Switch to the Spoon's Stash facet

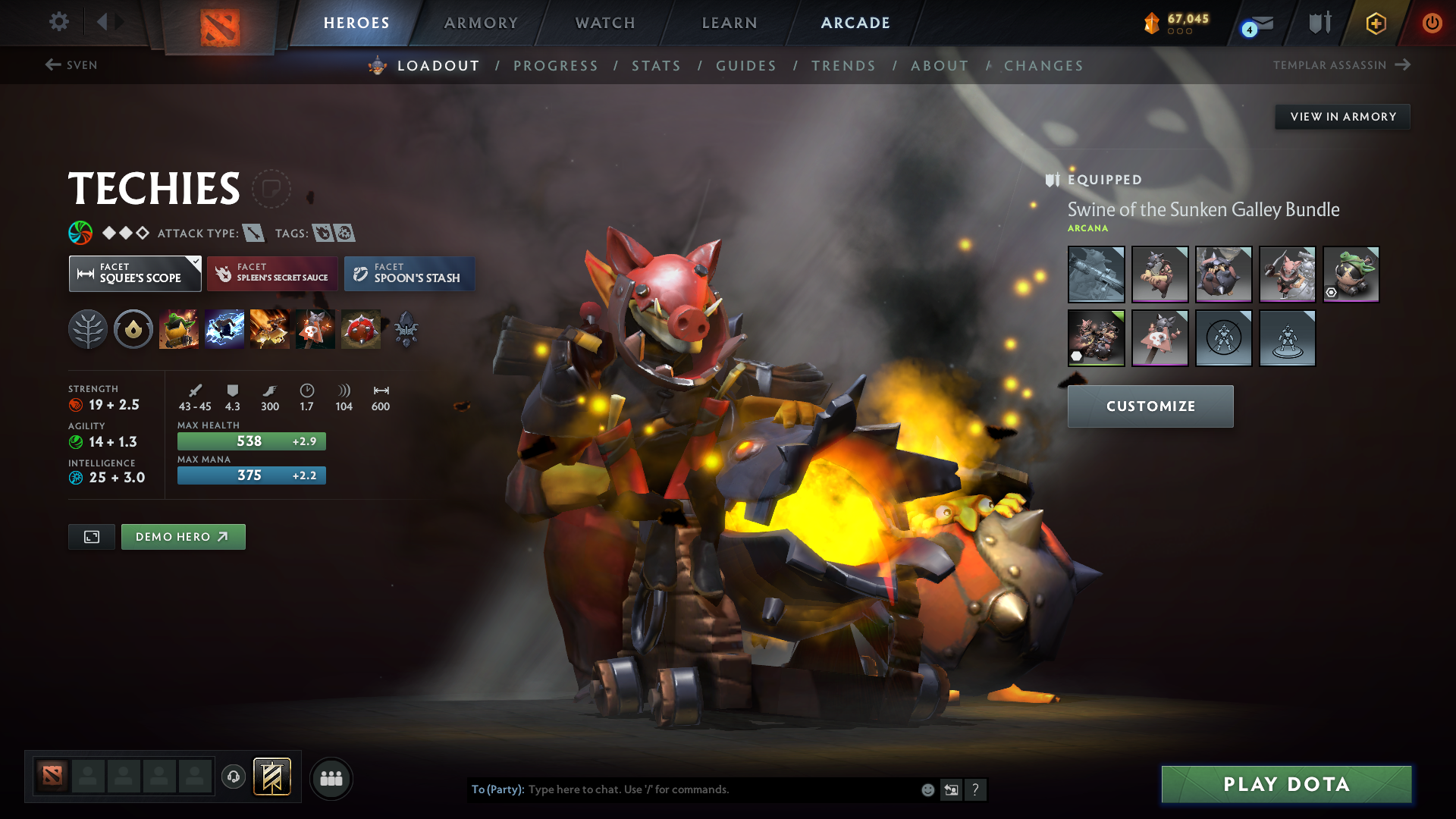(x=409, y=273)
